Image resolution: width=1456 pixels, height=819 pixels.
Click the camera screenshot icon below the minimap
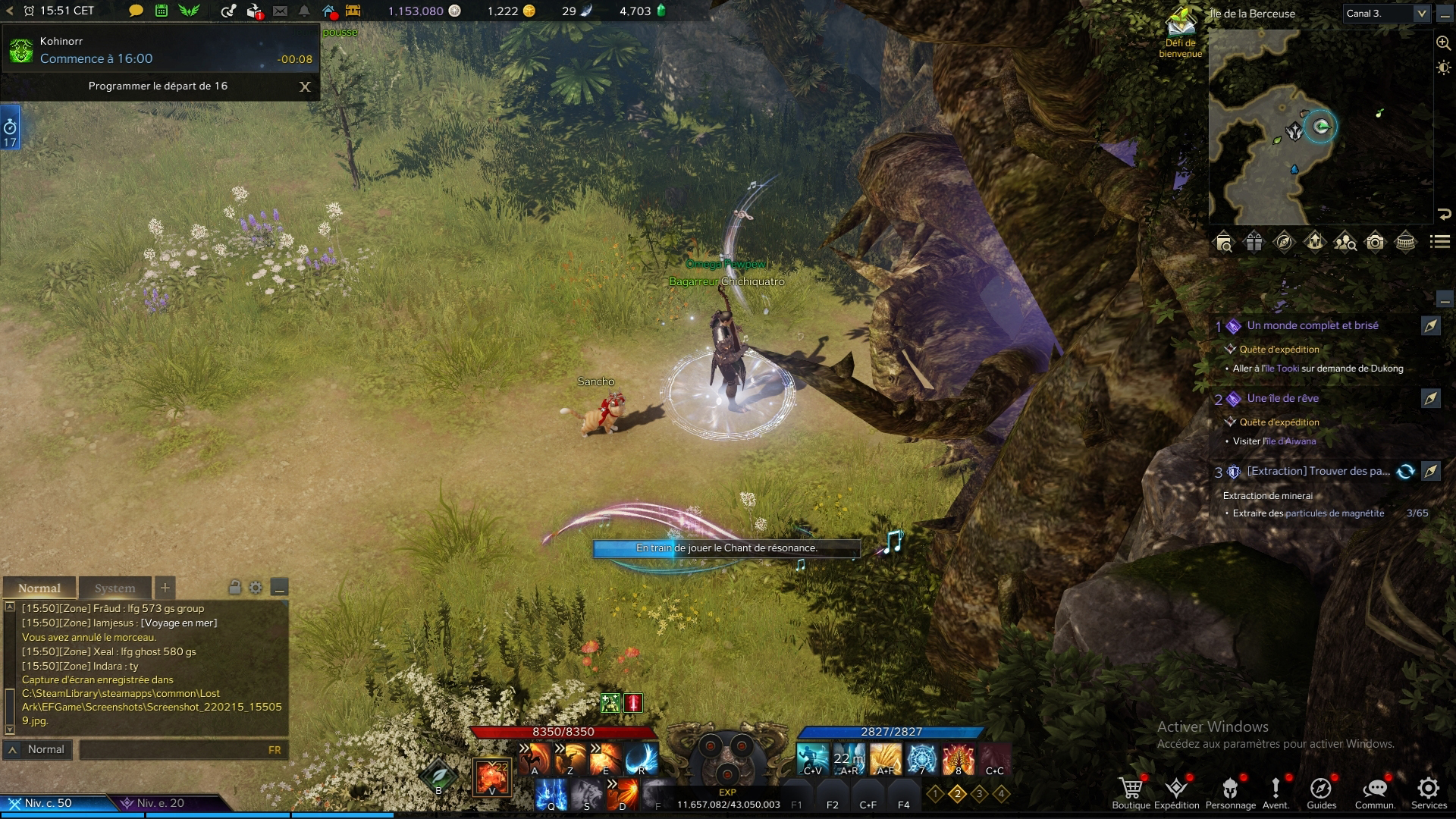click(1374, 243)
